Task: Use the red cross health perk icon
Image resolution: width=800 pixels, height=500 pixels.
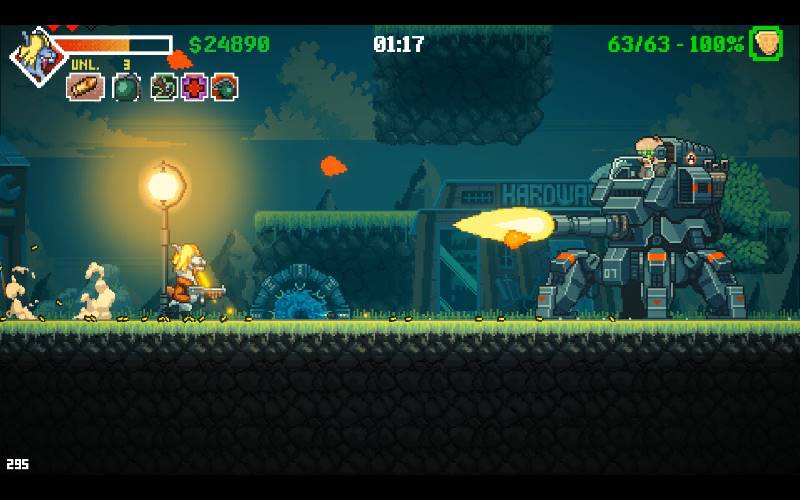Action: click(194, 87)
